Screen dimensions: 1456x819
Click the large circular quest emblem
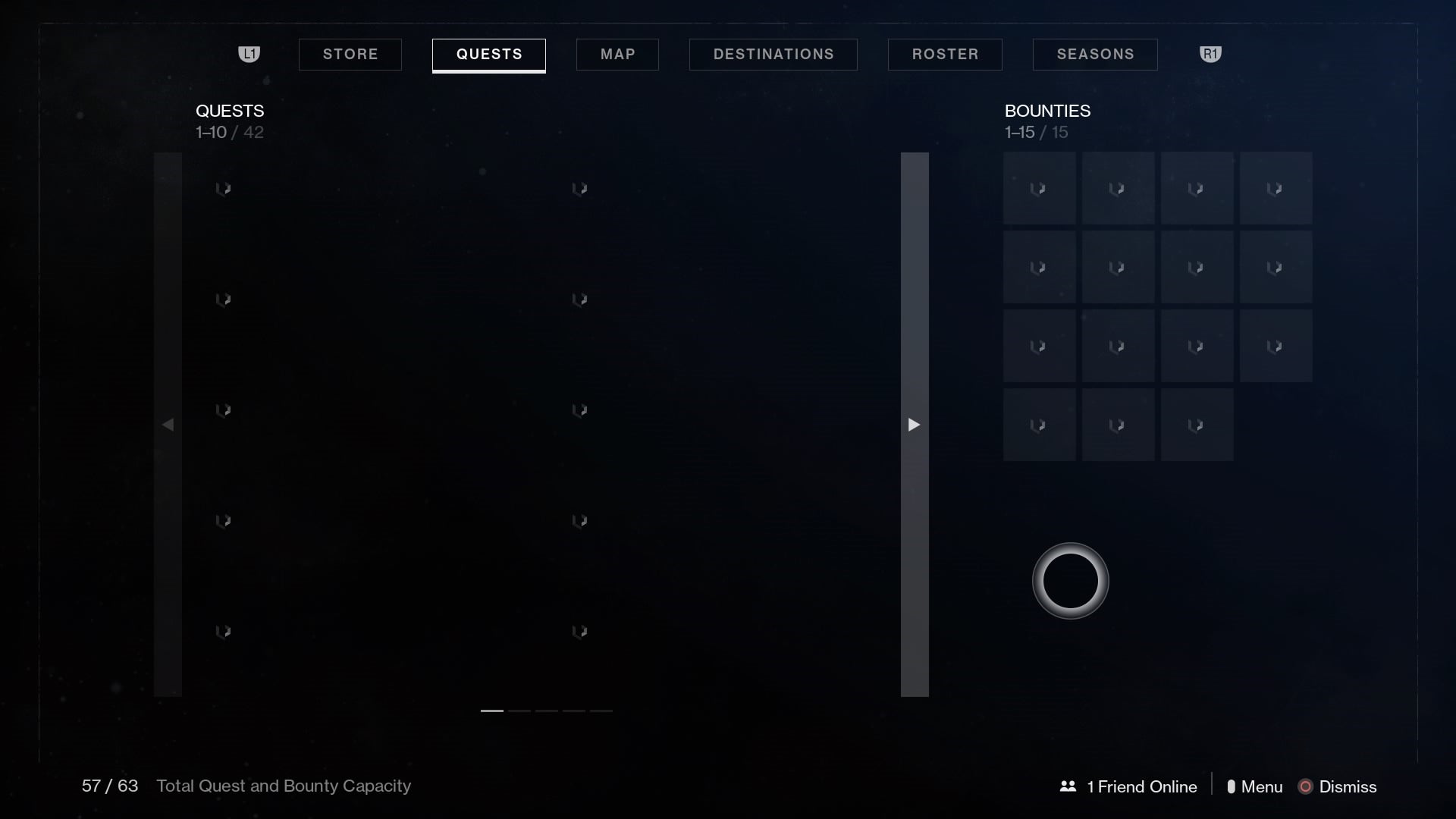point(1070,581)
